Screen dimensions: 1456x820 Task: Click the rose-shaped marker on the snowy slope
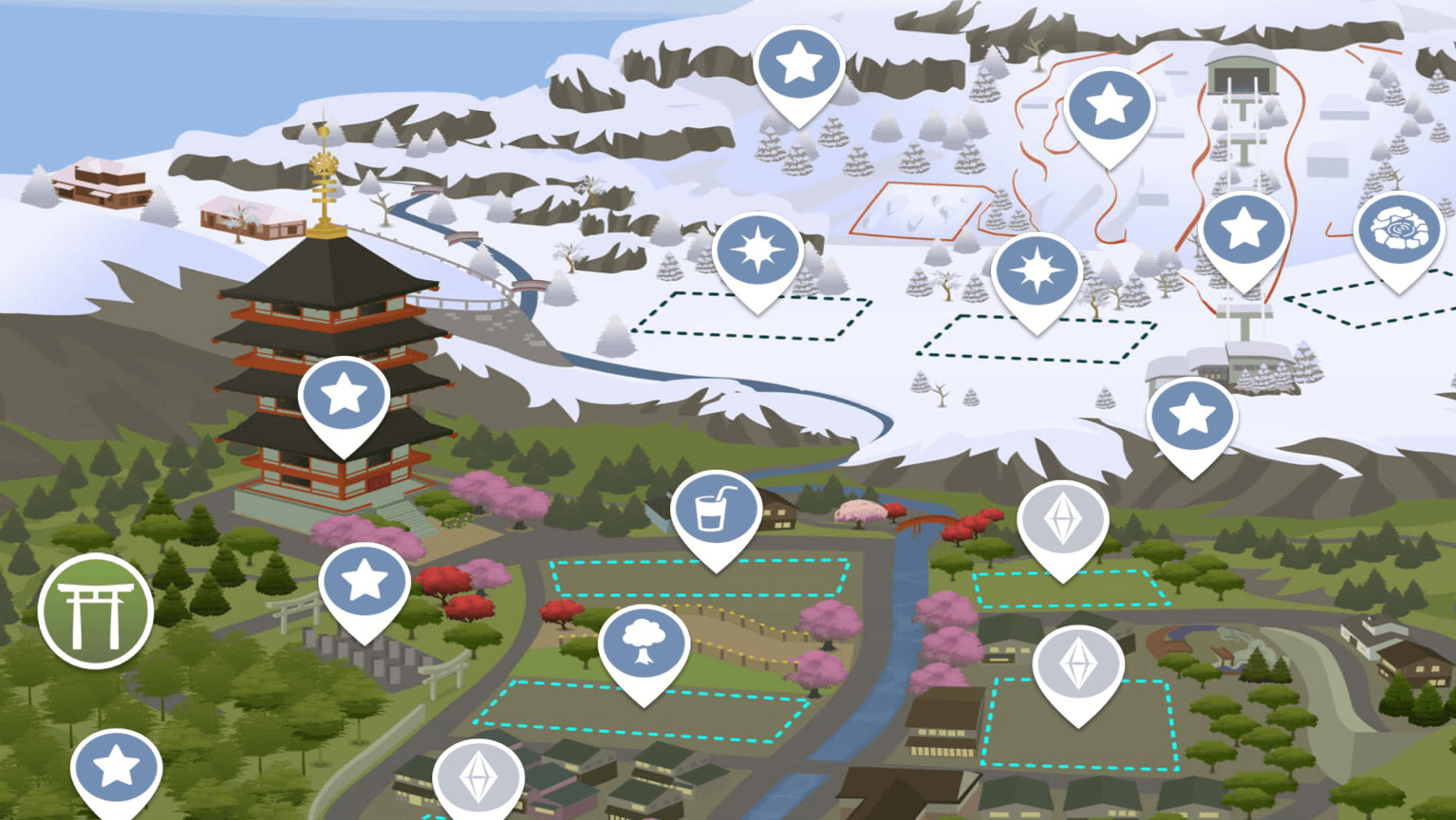1398,233
